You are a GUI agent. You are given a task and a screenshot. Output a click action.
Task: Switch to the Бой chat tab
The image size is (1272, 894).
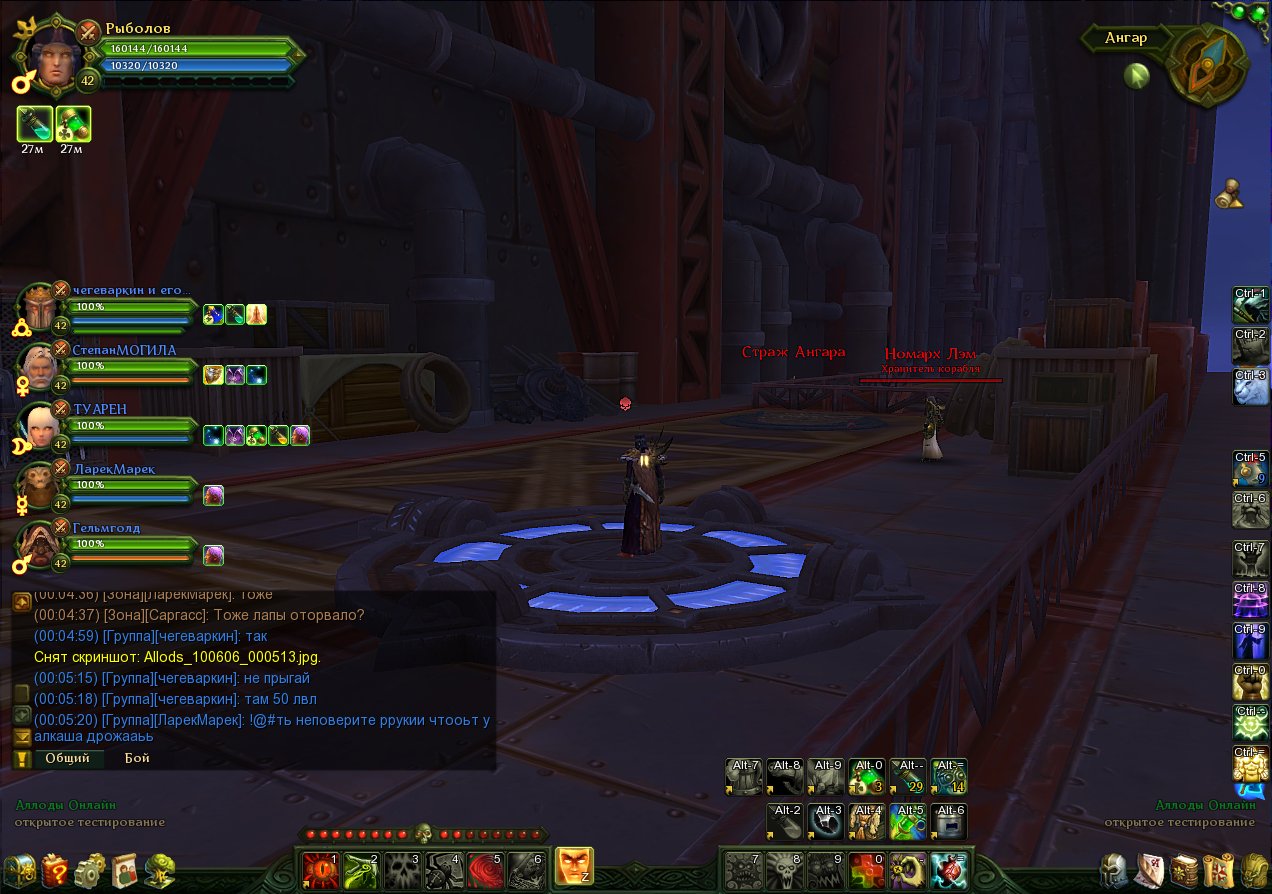click(137, 758)
